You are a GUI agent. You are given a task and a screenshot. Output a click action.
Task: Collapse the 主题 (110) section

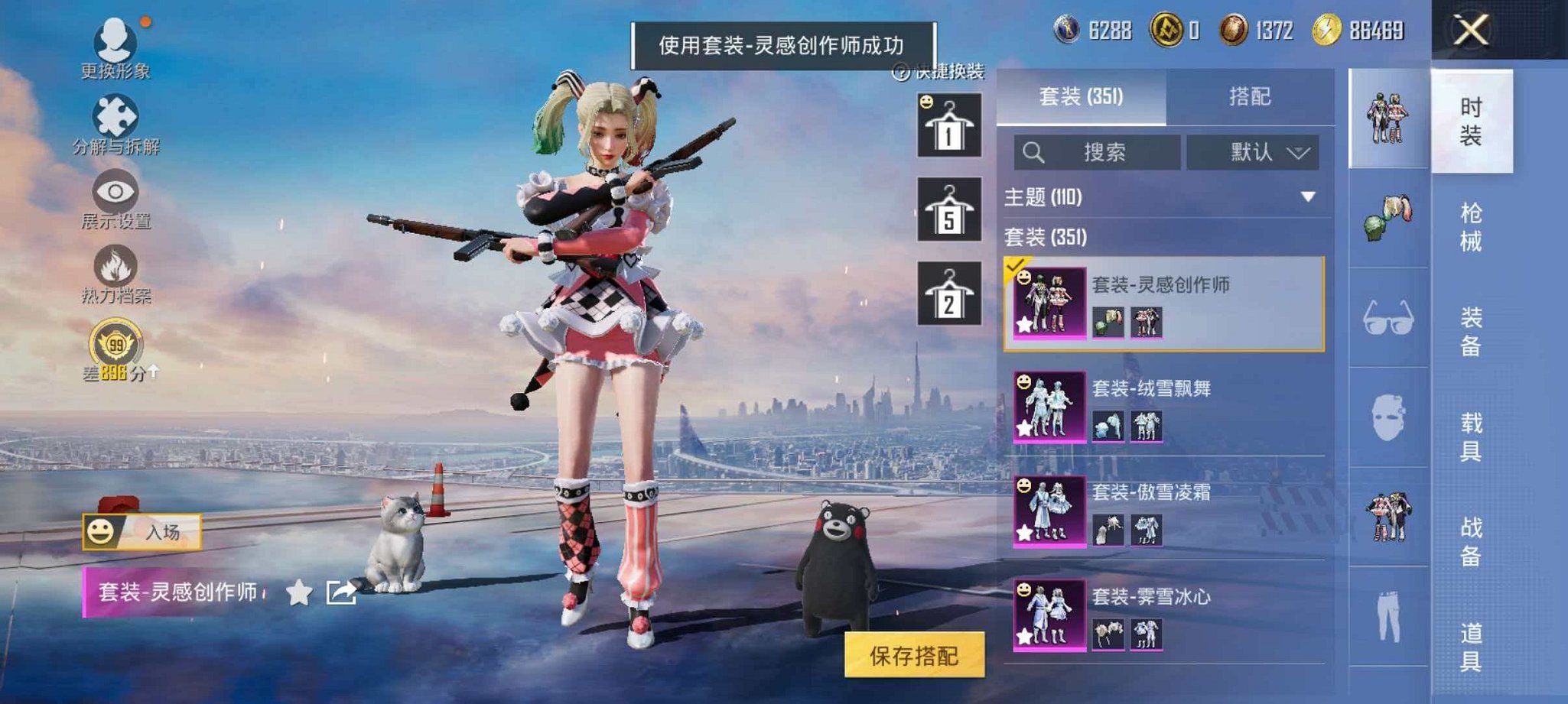(1308, 195)
